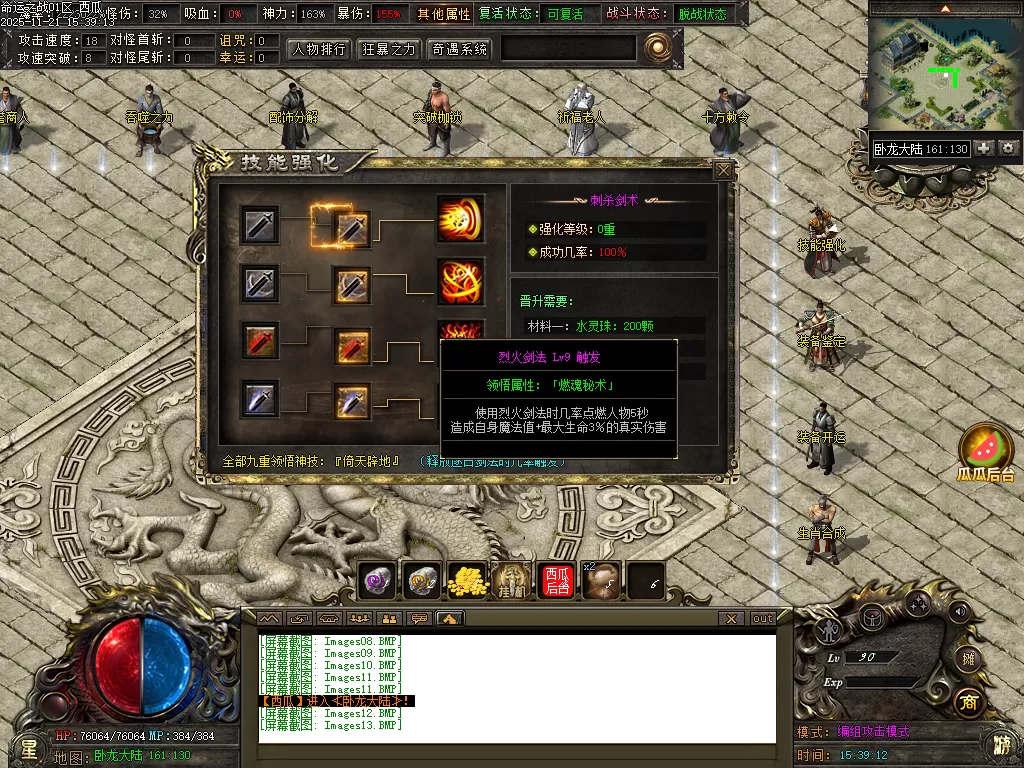1024x768 pixels.
Task: Select the highlighted 刺杀剑术 skill node
Action: (x=351, y=227)
